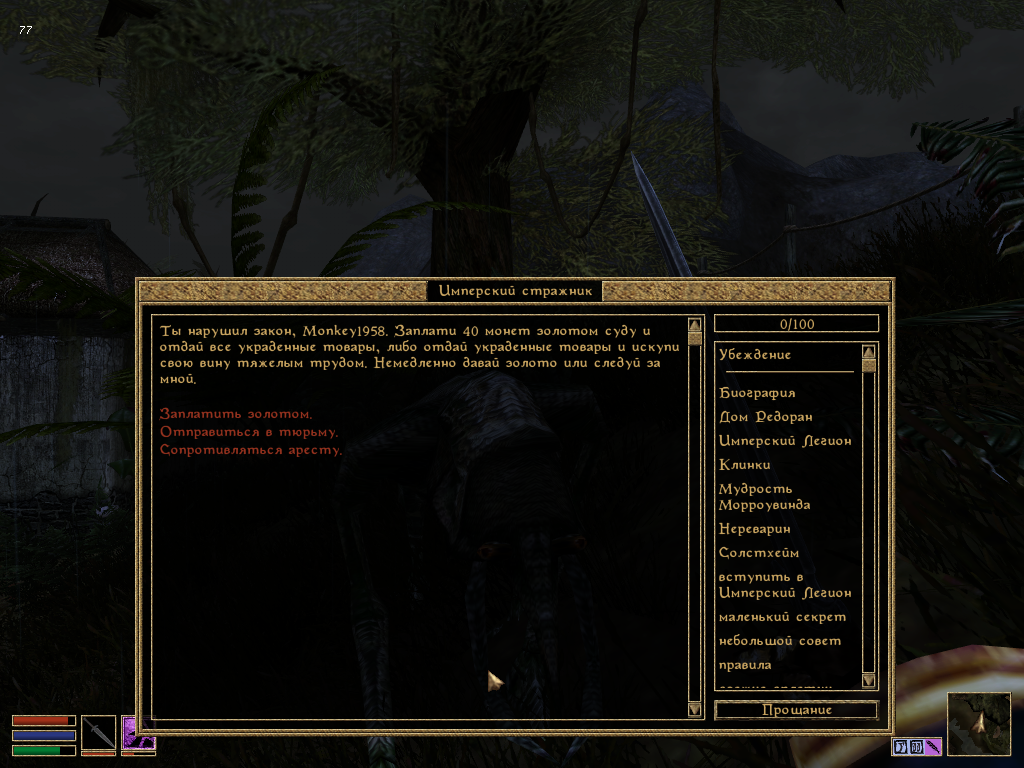Open the Убеждение persuasion topic
The height and width of the screenshot is (768, 1024).
pyautogui.click(x=755, y=355)
